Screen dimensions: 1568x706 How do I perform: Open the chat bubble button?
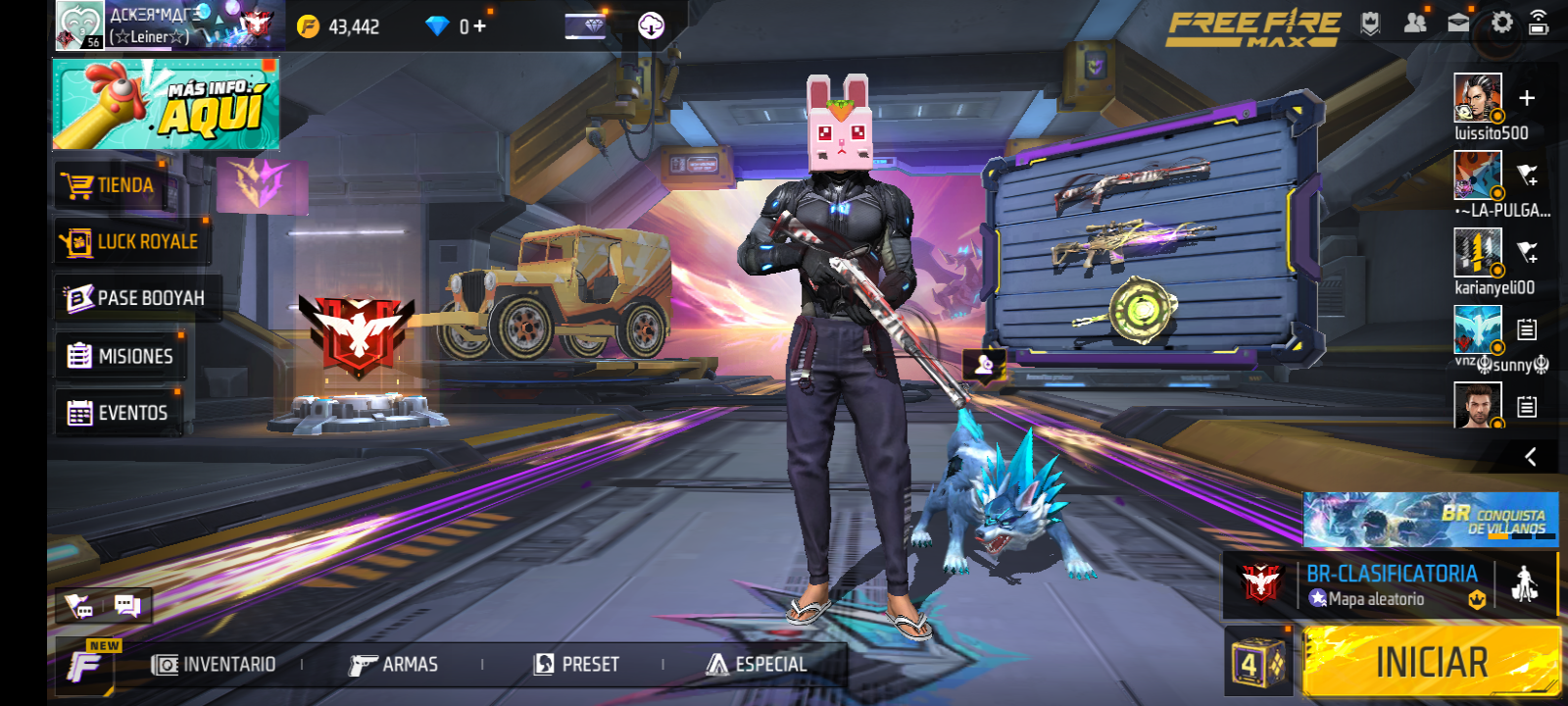pyautogui.click(x=127, y=605)
